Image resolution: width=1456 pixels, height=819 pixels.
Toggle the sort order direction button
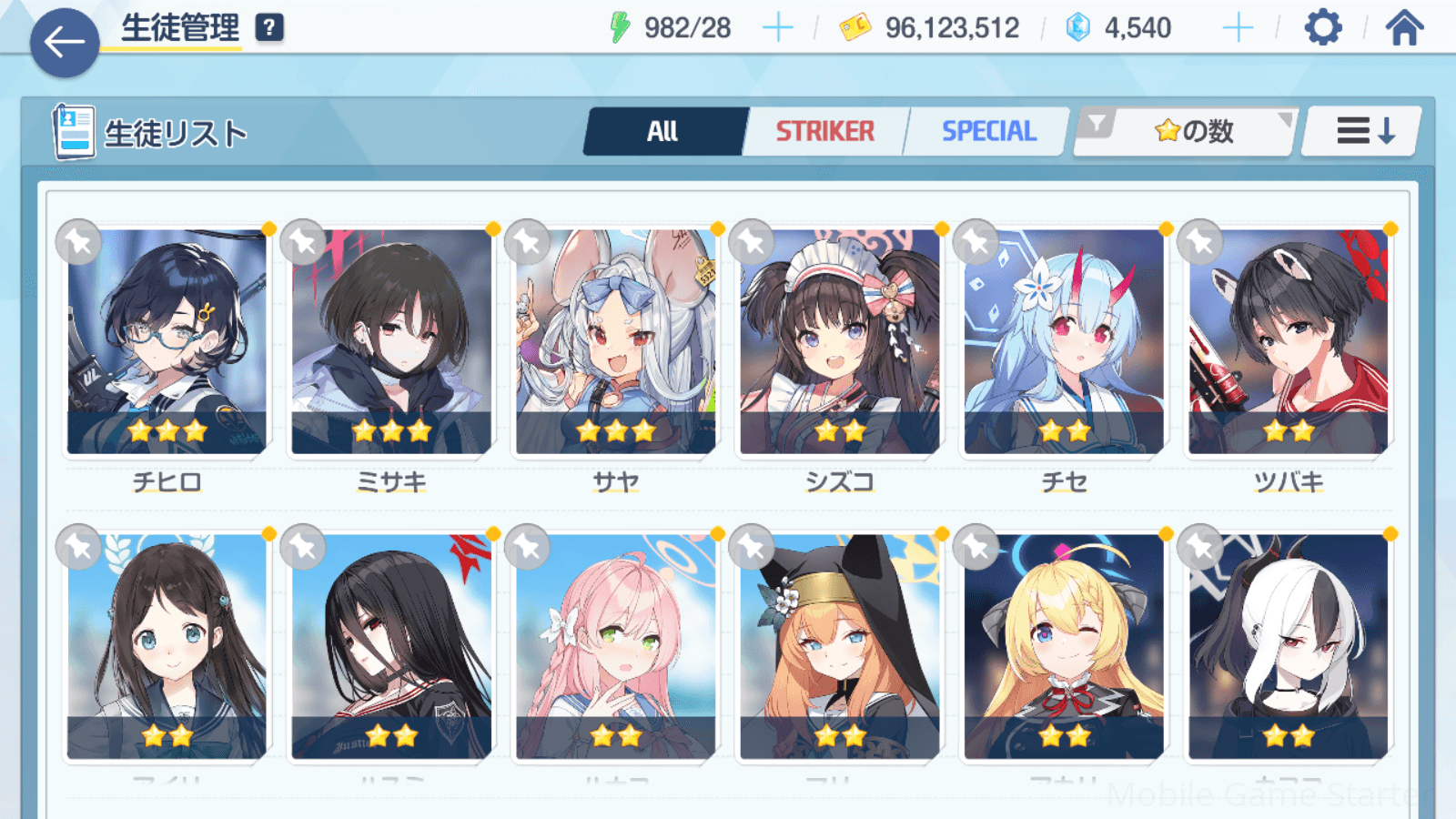(1363, 132)
